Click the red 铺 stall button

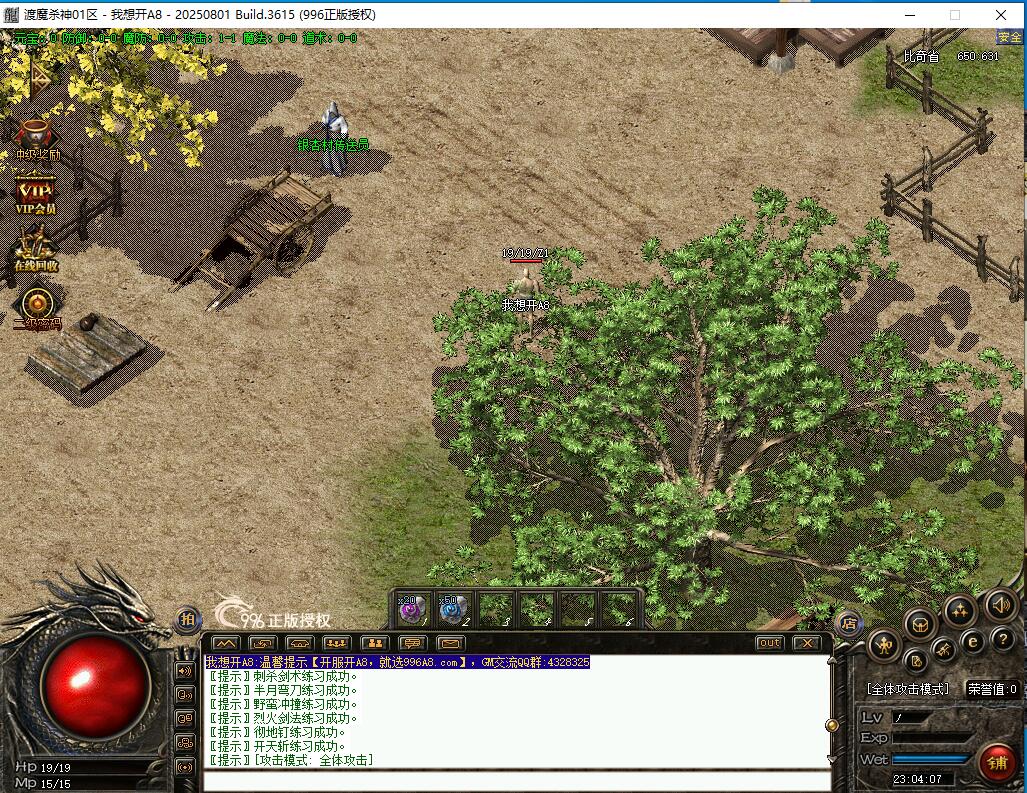point(996,762)
